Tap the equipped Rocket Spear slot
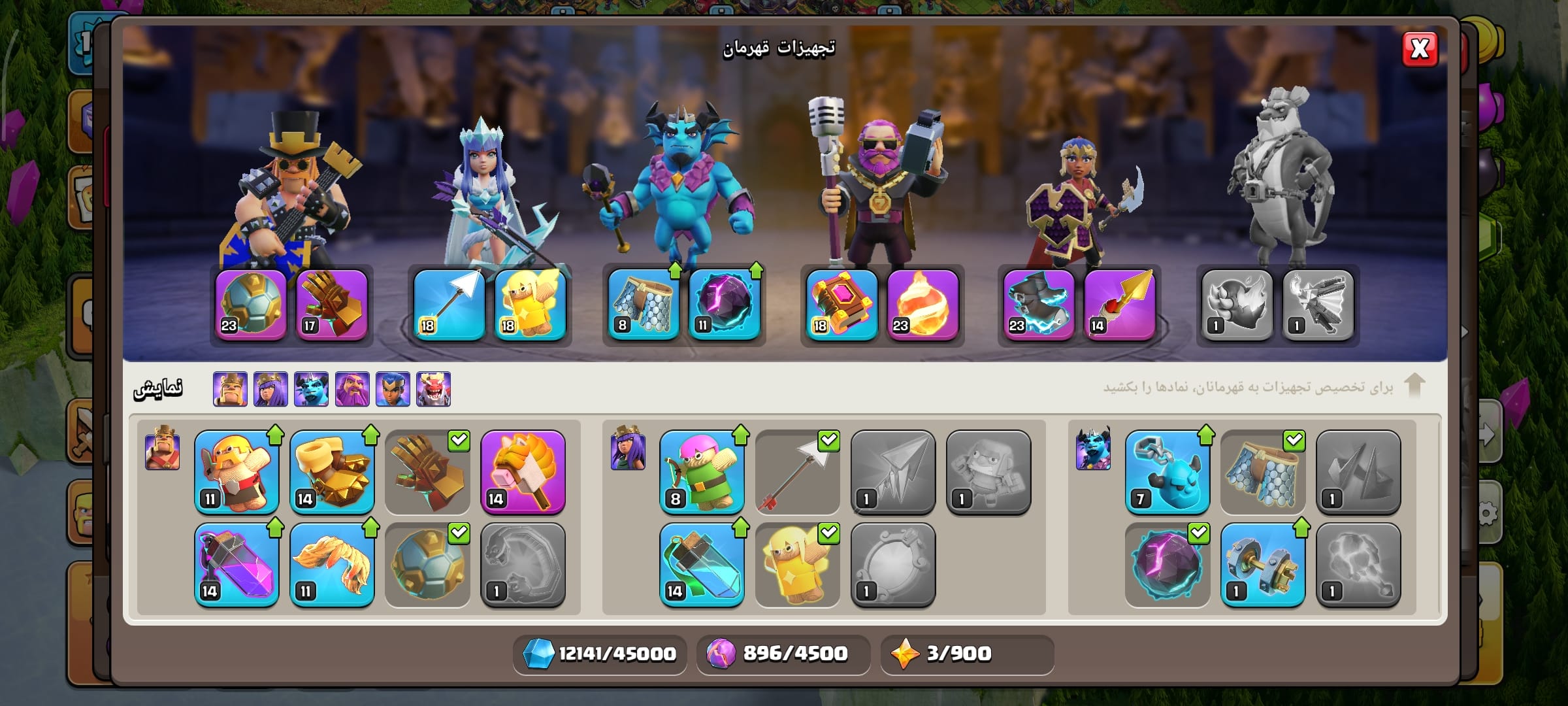 (x=1120, y=305)
